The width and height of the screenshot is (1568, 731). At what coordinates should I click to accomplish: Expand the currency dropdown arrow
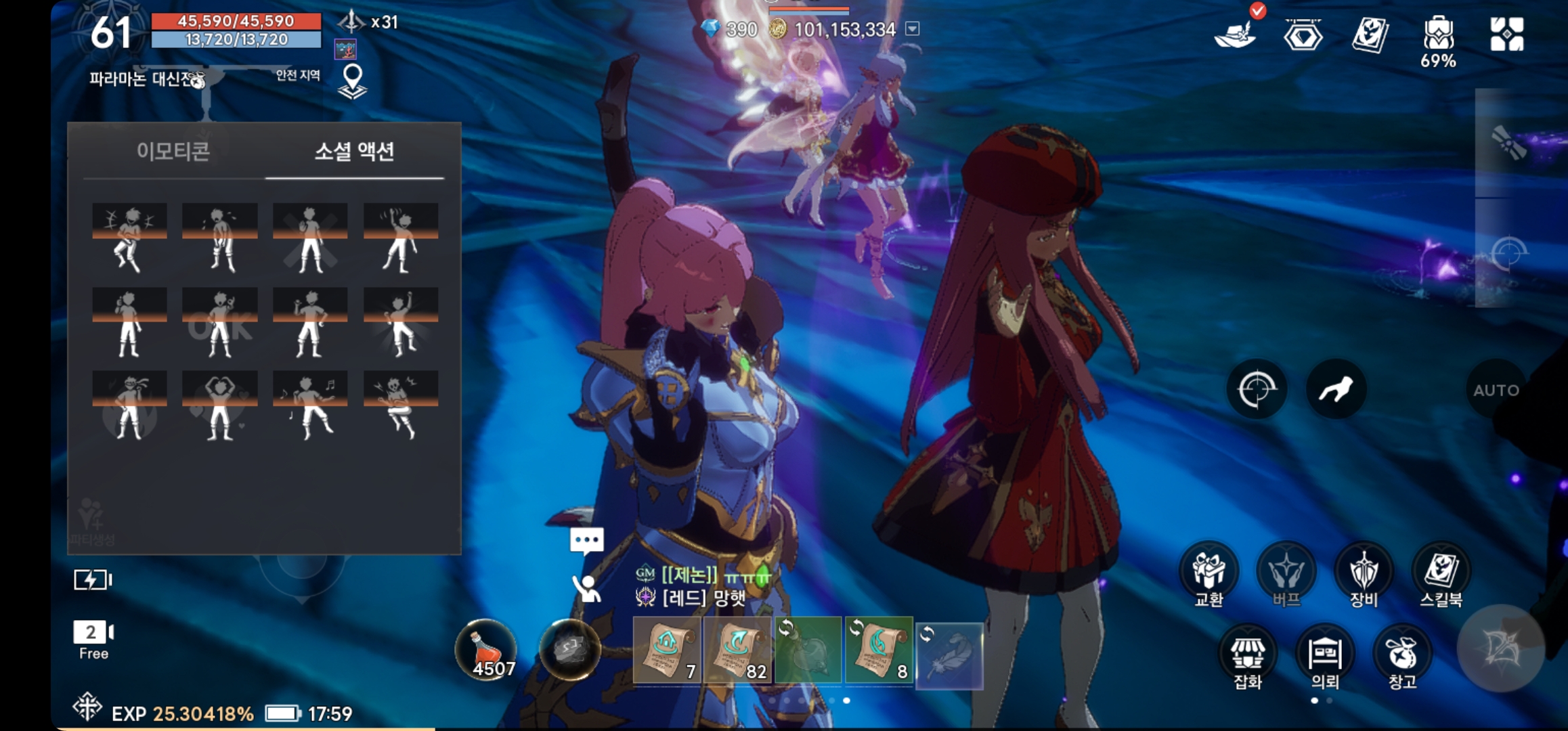(913, 29)
